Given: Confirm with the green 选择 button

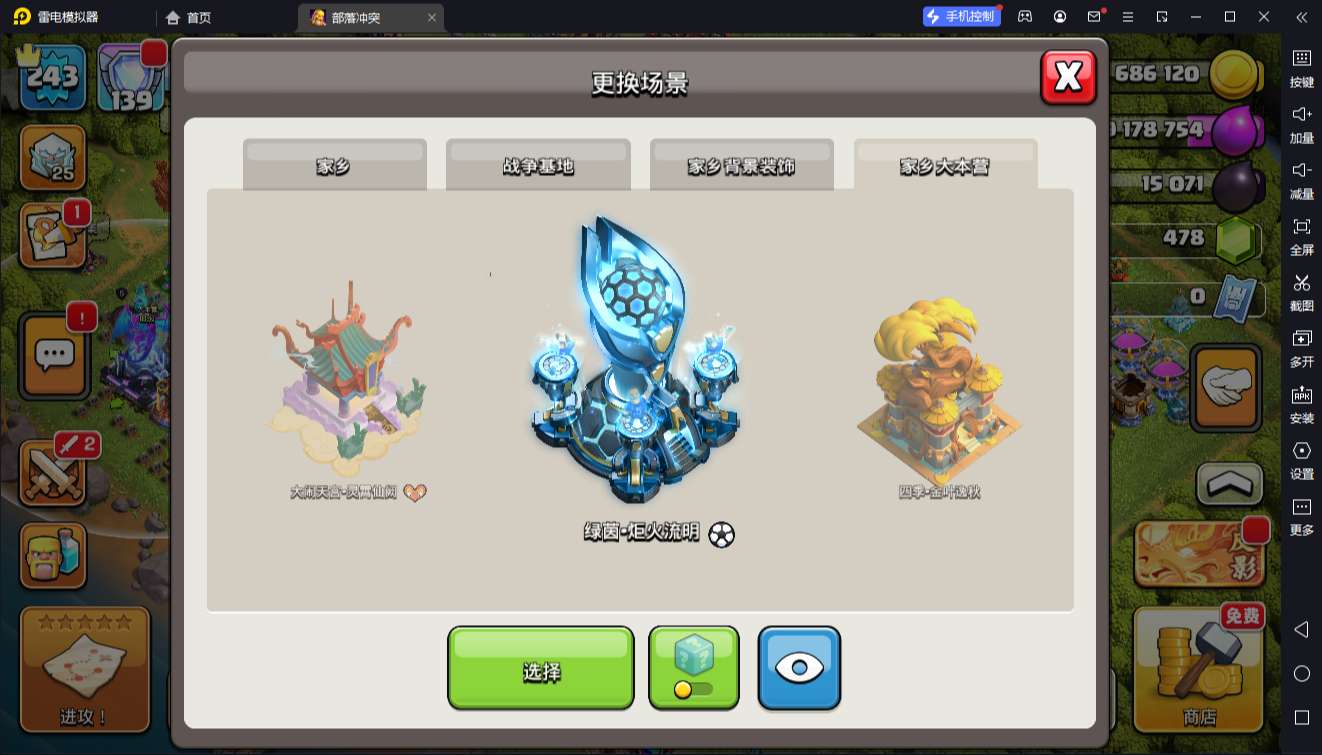Looking at the screenshot, I should point(540,669).
